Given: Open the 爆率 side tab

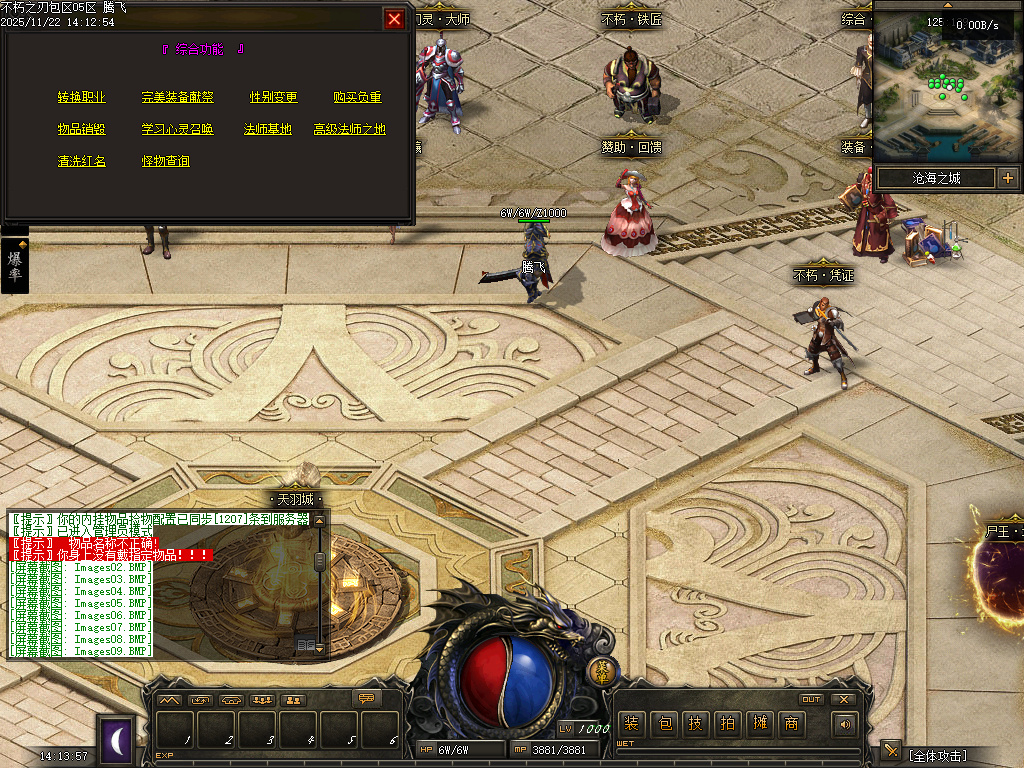Looking at the screenshot, I should [x=15, y=266].
